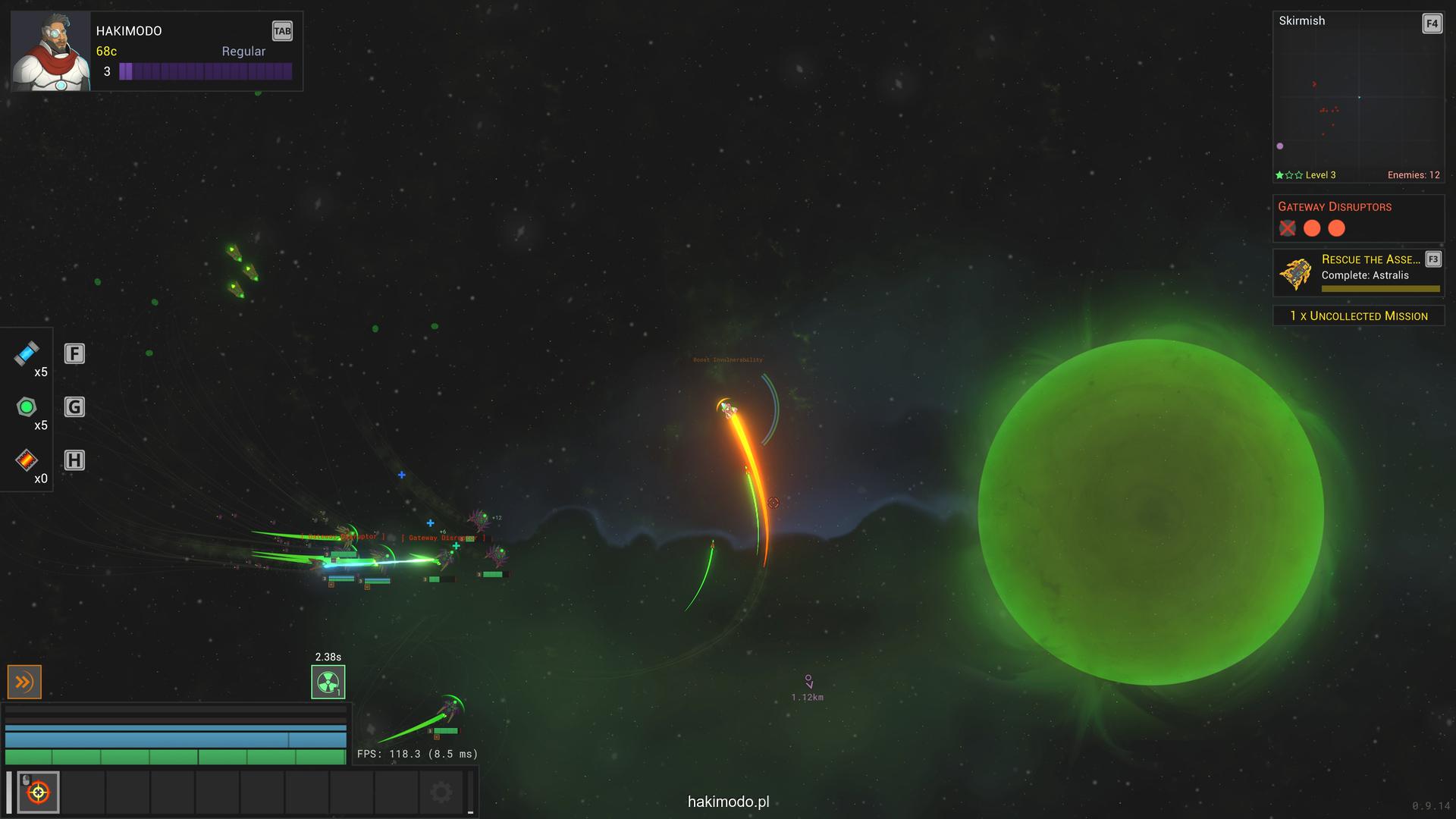Image resolution: width=1456 pixels, height=819 pixels.
Task: Select the orange striped consumable item
Action: [27, 460]
